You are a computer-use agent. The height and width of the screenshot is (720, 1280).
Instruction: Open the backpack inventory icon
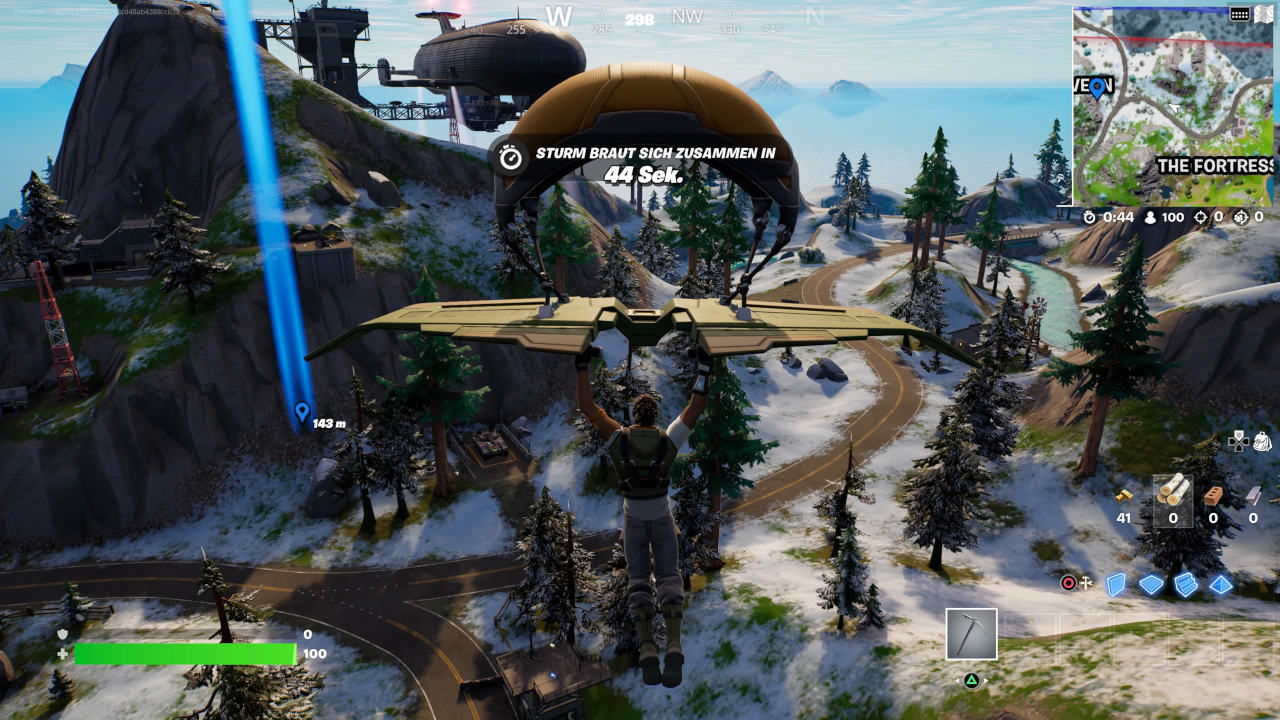tap(1261, 441)
